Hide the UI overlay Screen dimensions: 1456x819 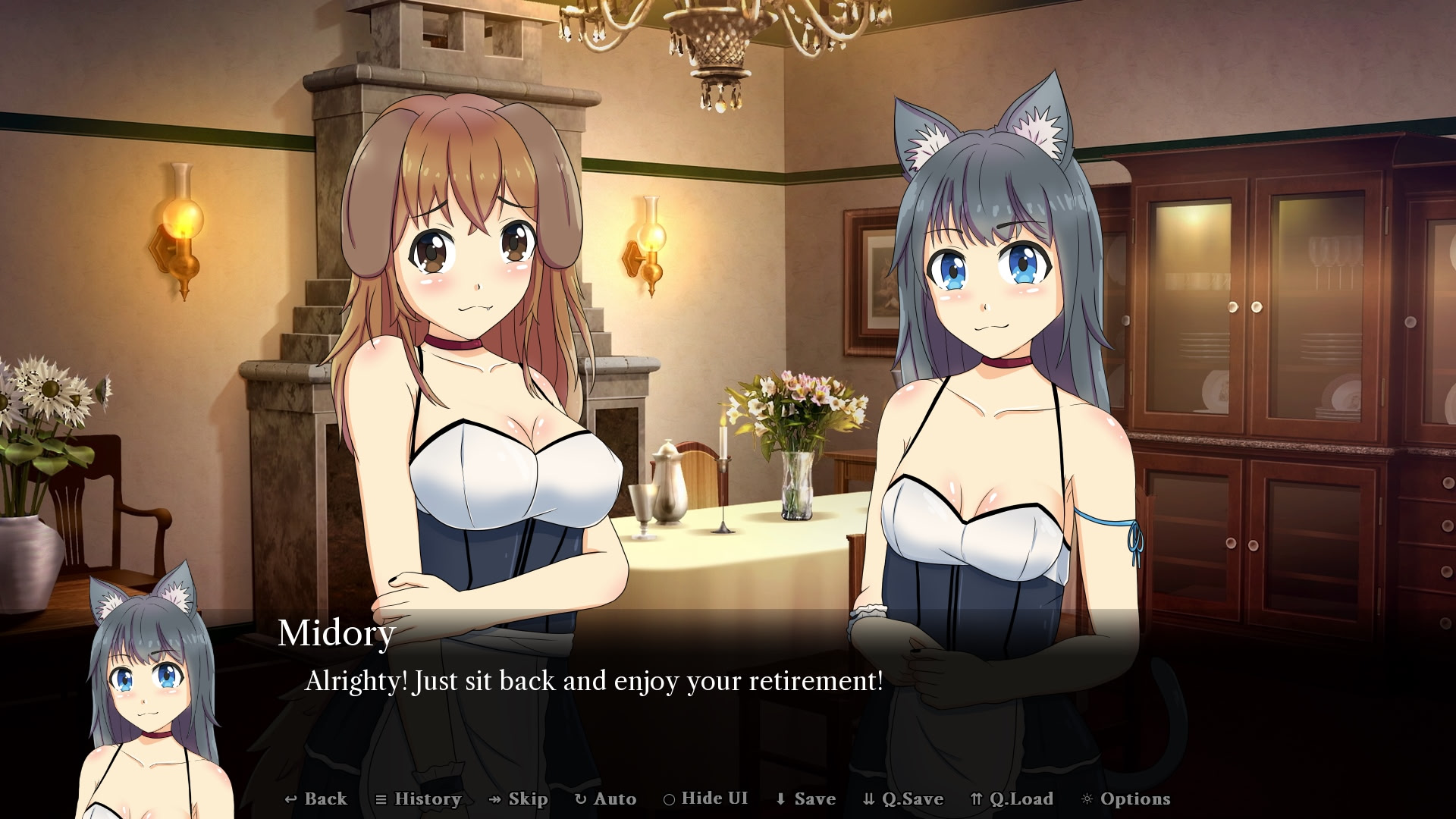706,799
